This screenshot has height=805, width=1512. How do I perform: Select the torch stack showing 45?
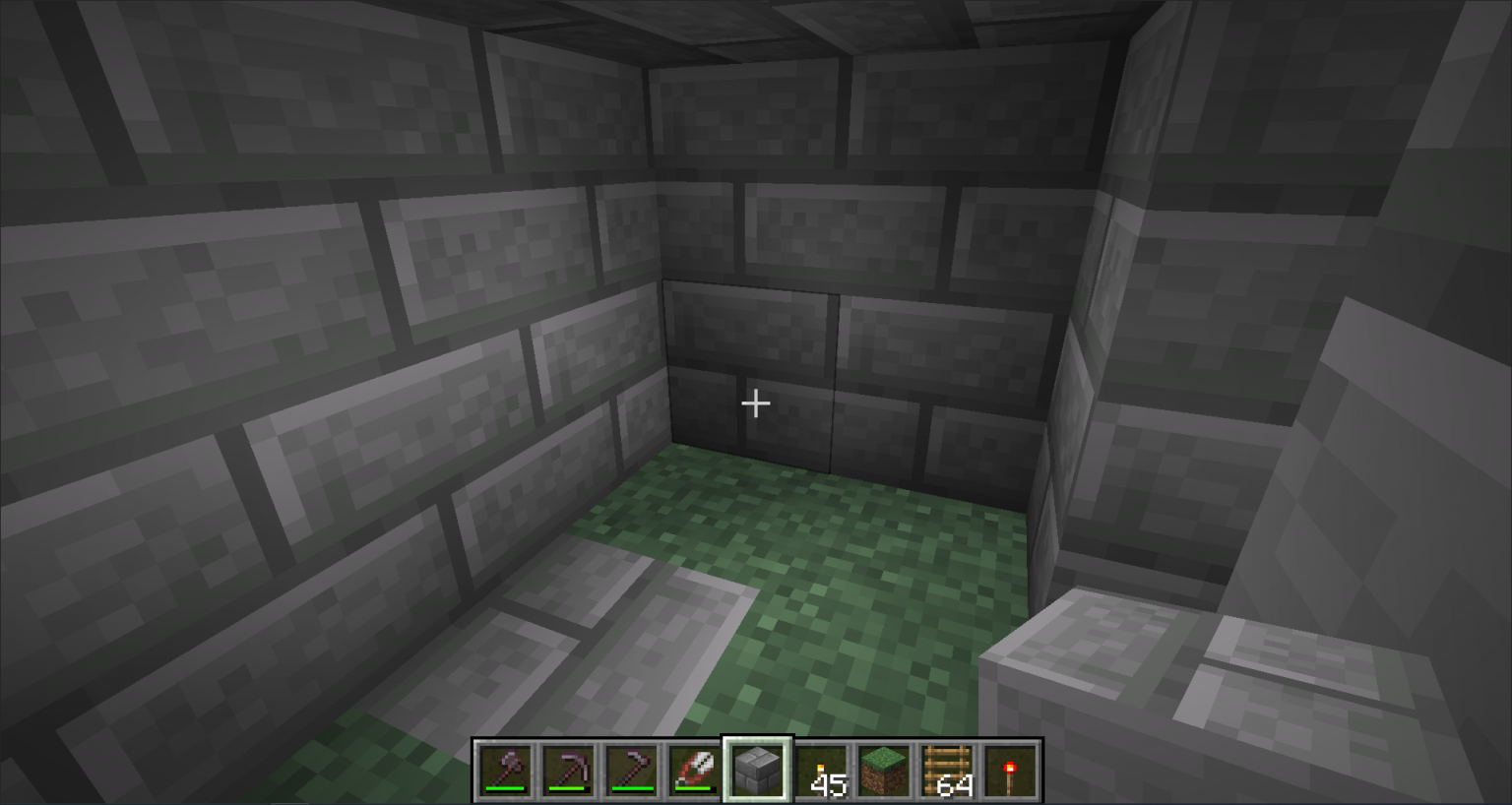819,768
